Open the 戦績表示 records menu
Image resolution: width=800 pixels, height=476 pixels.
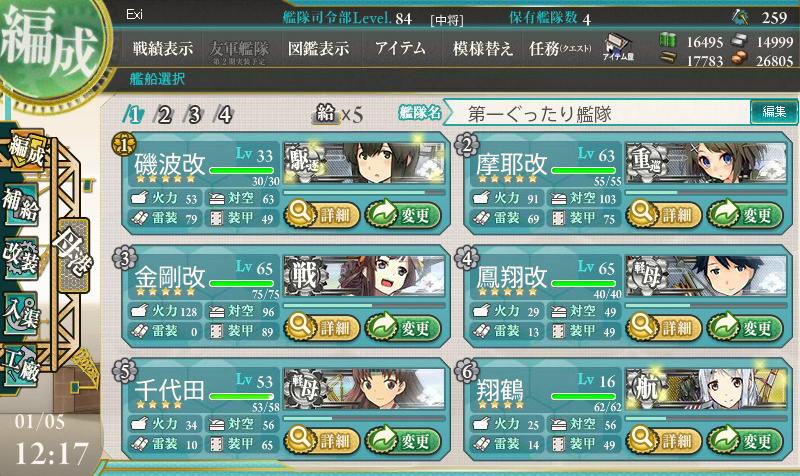pyautogui.click(x=163, y=48)
